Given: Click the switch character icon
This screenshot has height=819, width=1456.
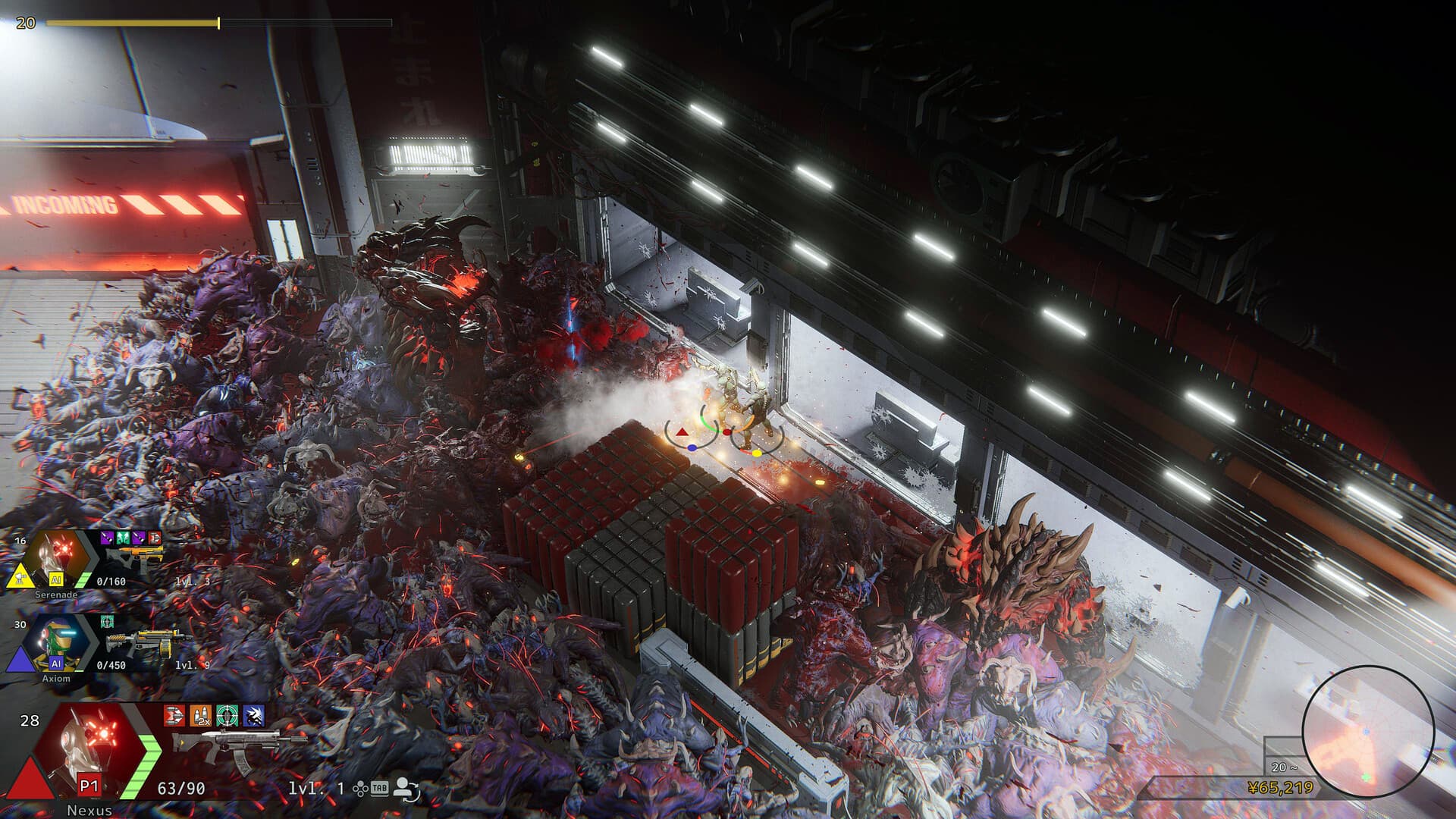Looking at the screenshot, I should (x=407, y=789).
